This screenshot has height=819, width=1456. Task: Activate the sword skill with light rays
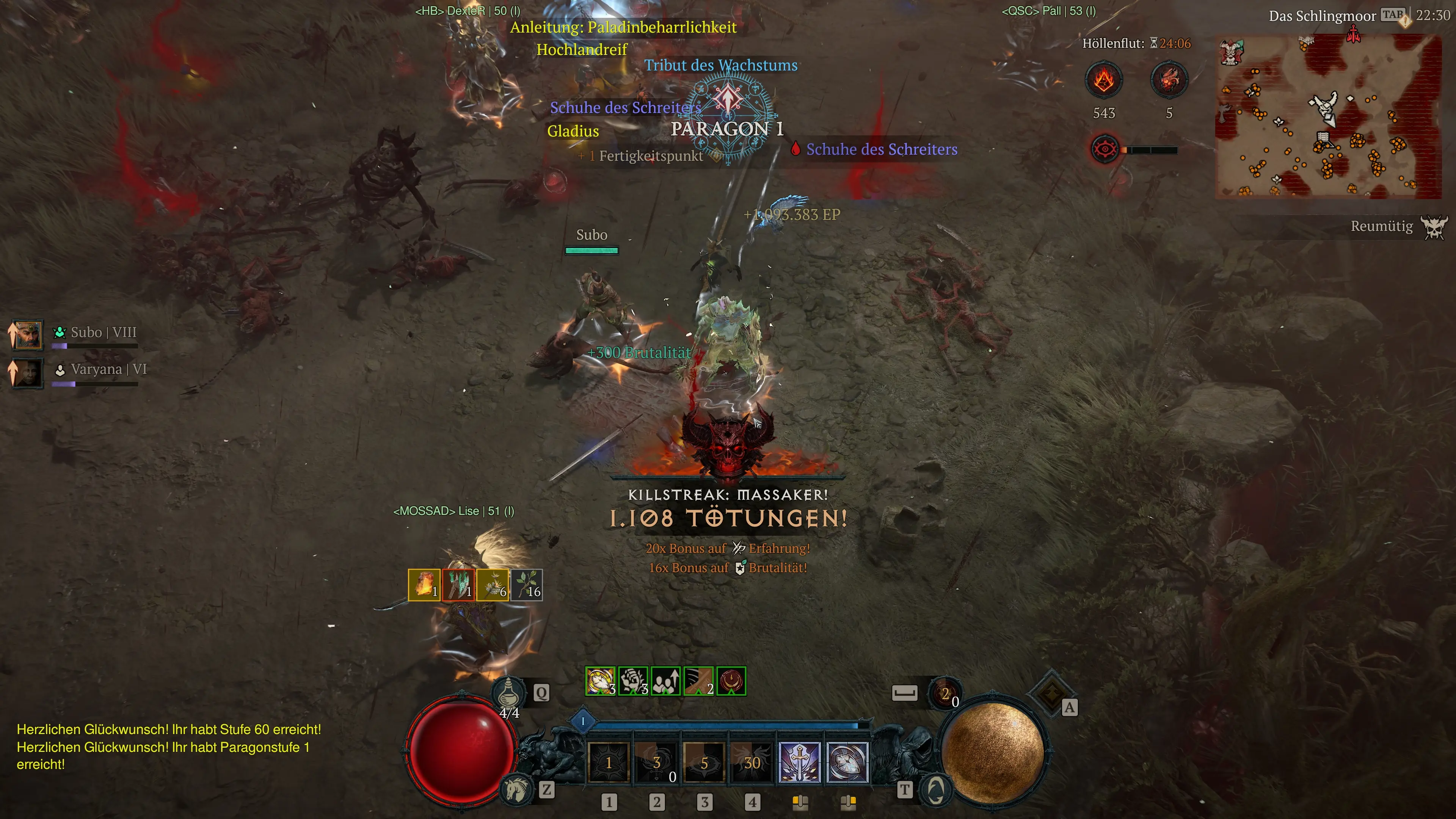(799, 763)
